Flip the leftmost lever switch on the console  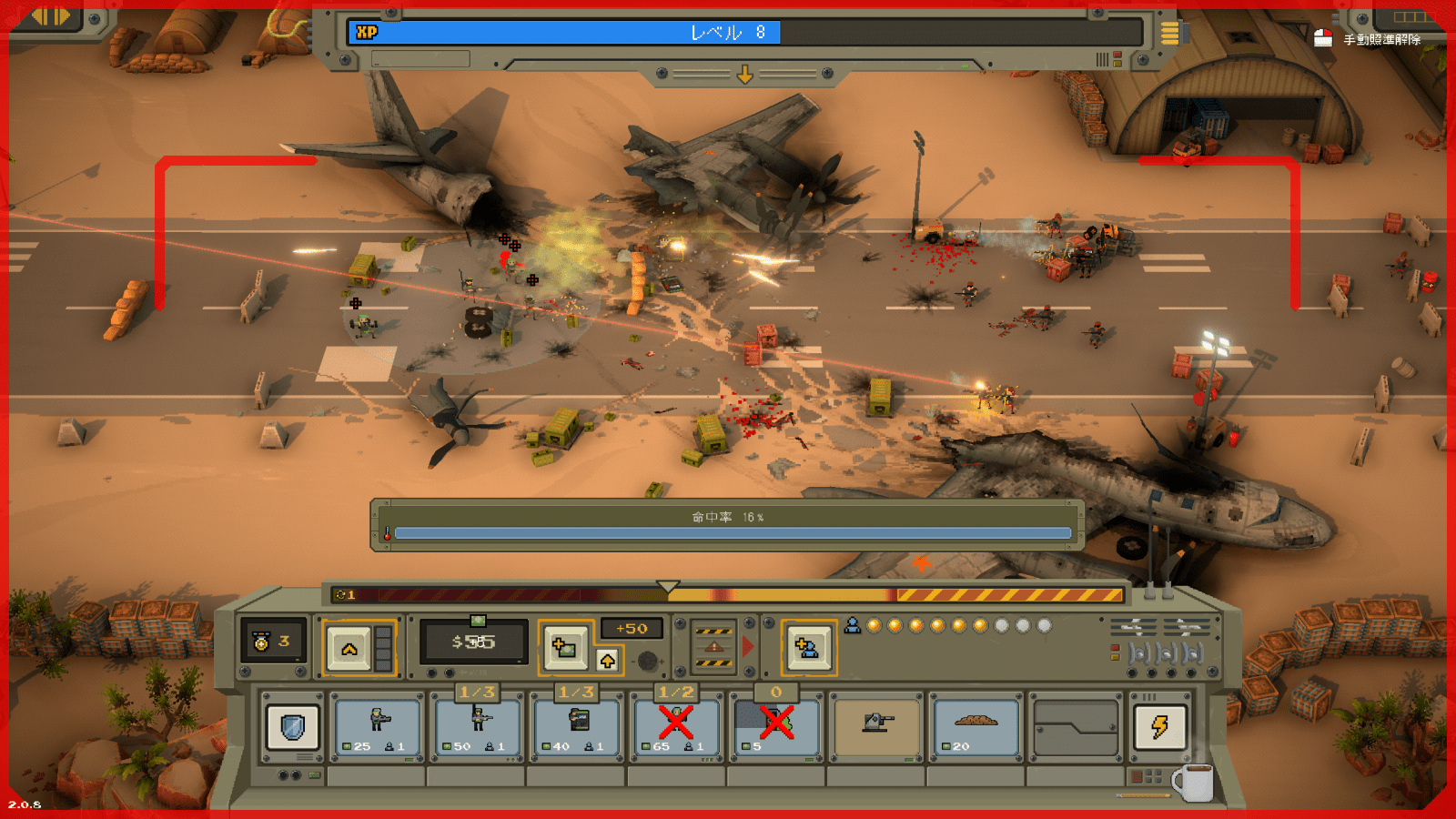pyautogui.click(x=1139, y=653)
